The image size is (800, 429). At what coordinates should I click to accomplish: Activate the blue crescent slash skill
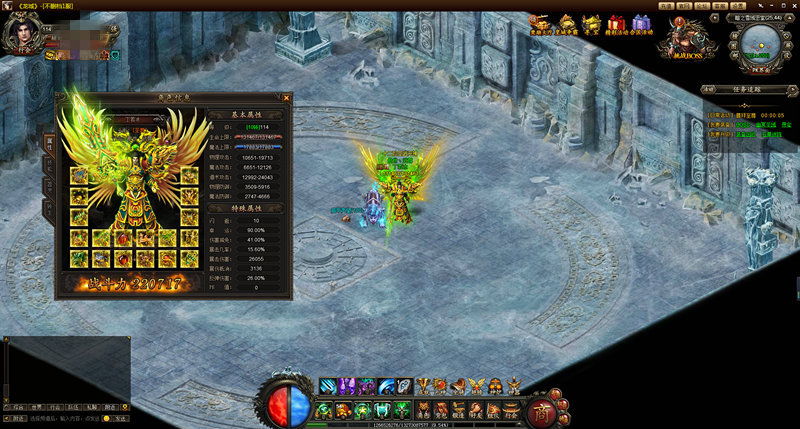pos(386,386)
